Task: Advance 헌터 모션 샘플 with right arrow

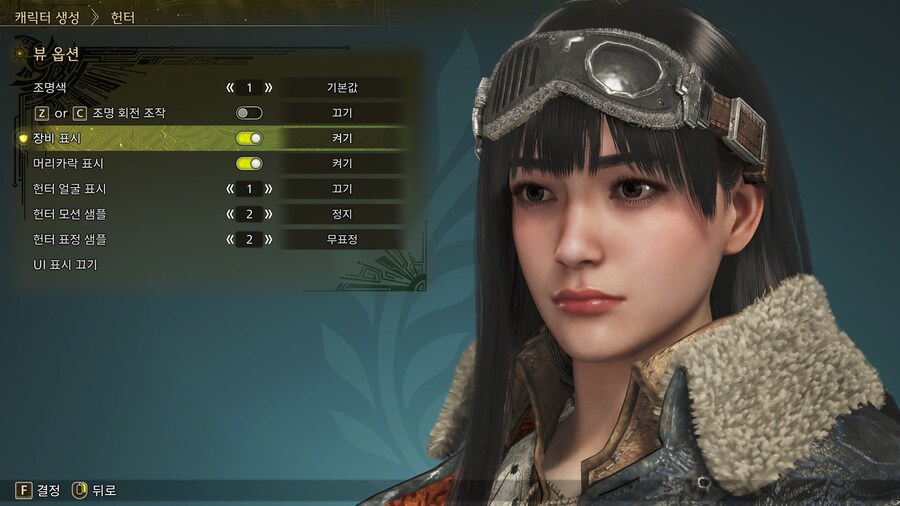Action: (268, 214)
